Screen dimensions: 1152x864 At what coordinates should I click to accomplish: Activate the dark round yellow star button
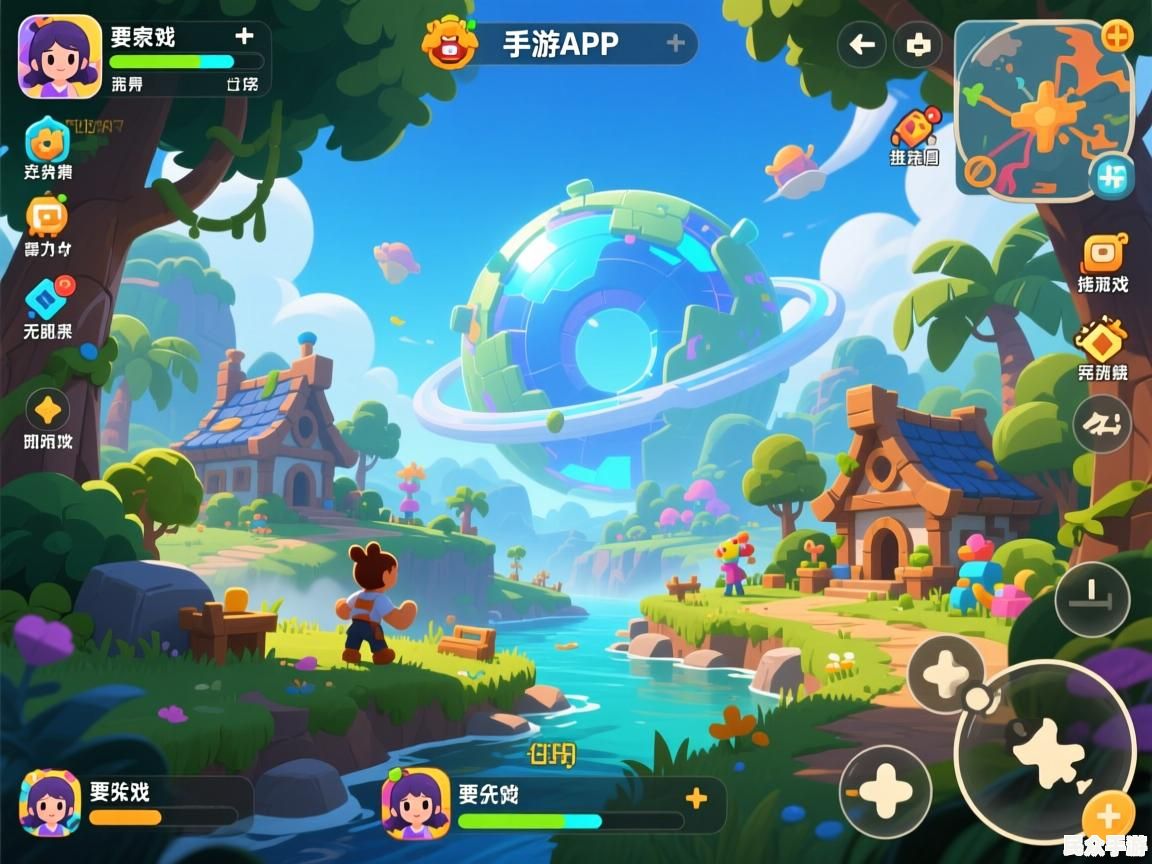(x=47, y=410)
